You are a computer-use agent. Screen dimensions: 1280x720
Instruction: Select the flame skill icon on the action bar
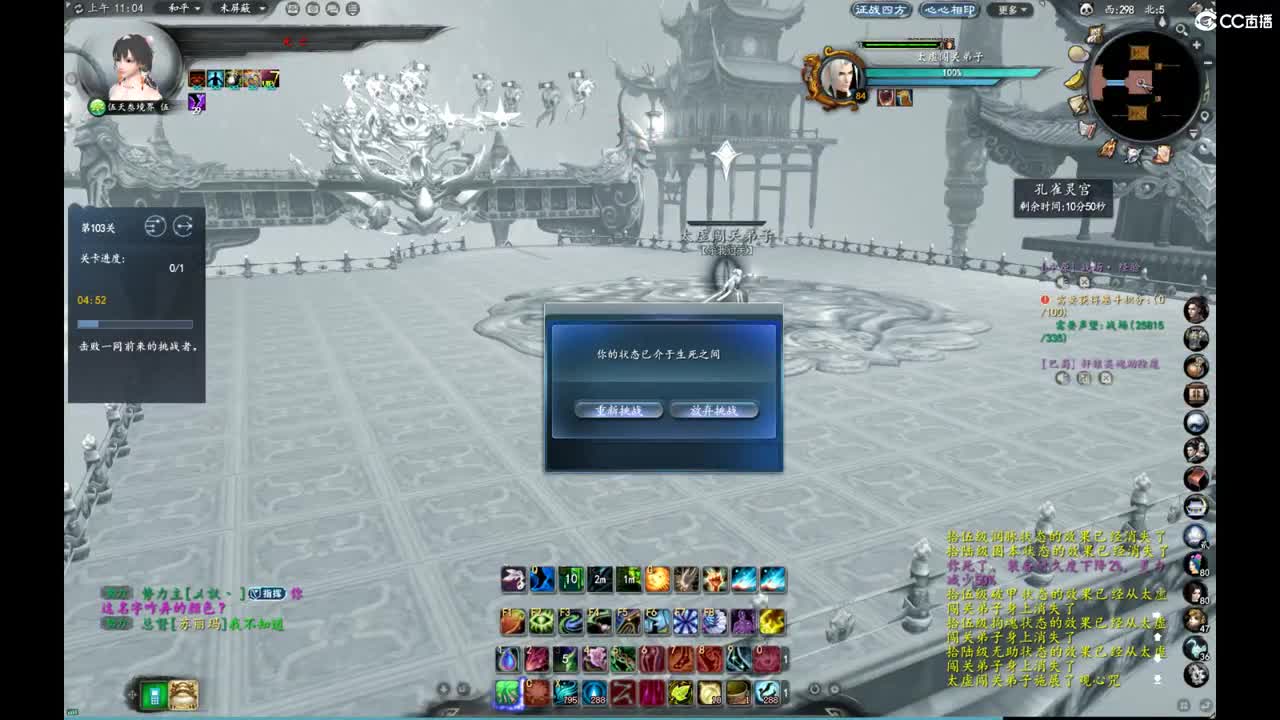(x=656, y=578)
